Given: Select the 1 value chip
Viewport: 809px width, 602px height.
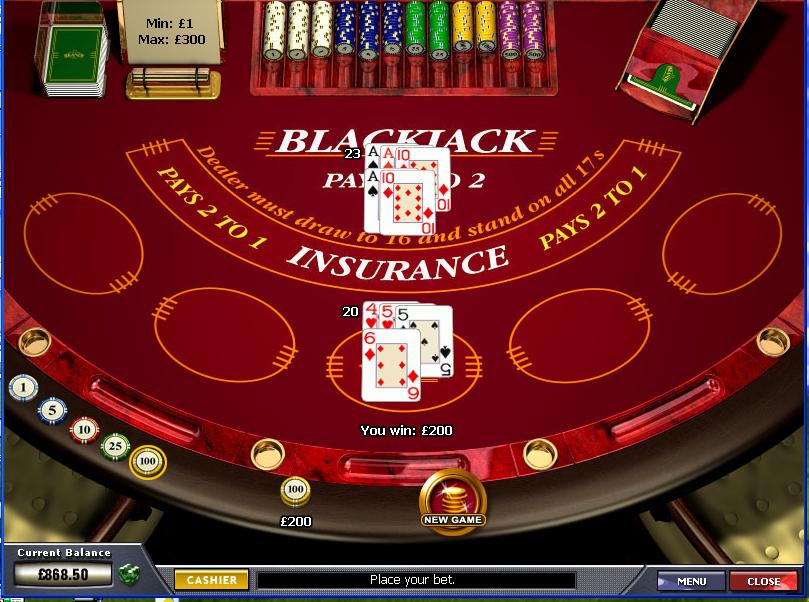Looking at the screenshot, I should [x=23, y=387].
